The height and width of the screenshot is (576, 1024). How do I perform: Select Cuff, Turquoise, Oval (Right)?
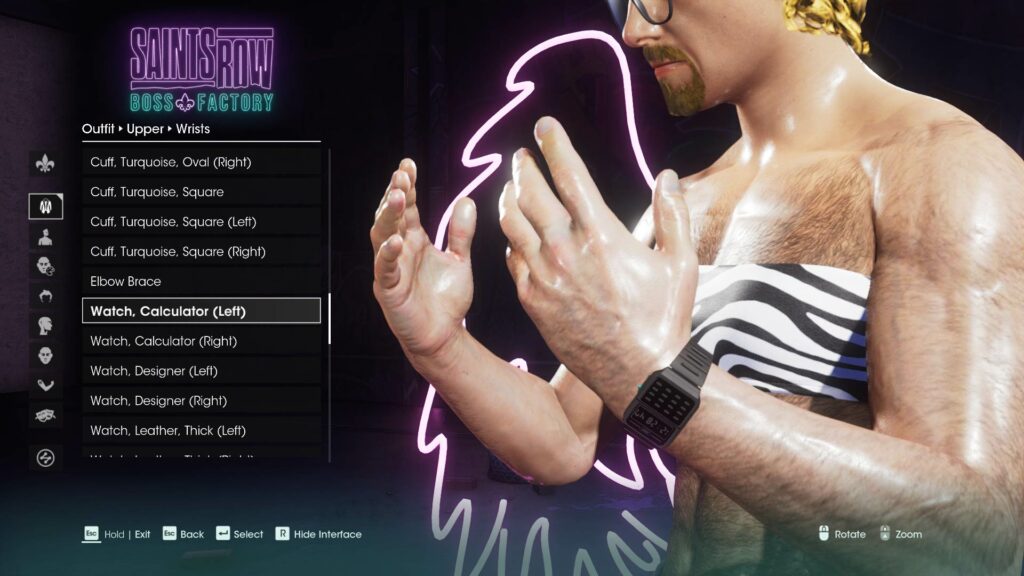click(201, 162)
